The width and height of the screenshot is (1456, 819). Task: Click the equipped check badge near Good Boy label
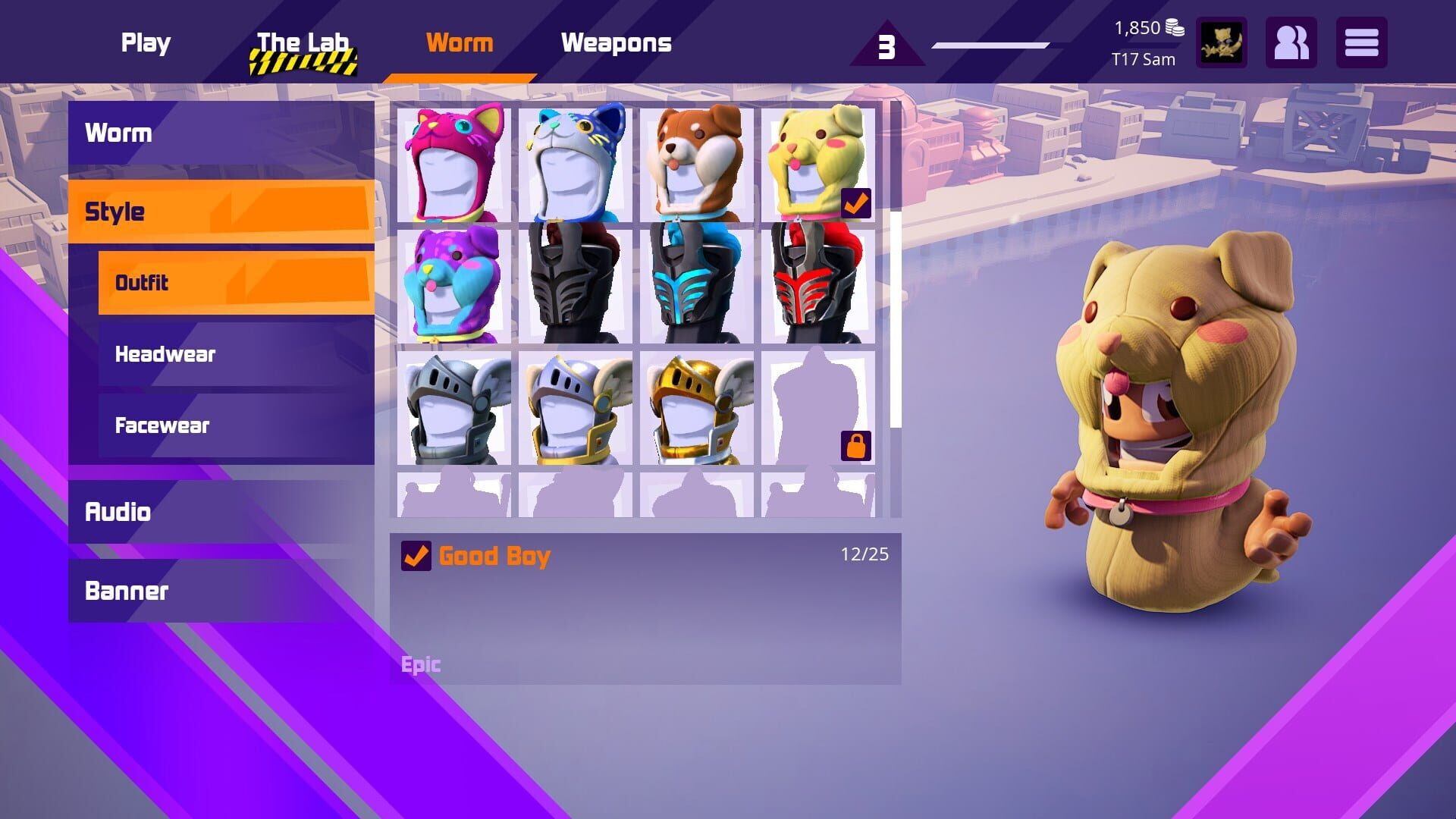(x=416, y=556)
